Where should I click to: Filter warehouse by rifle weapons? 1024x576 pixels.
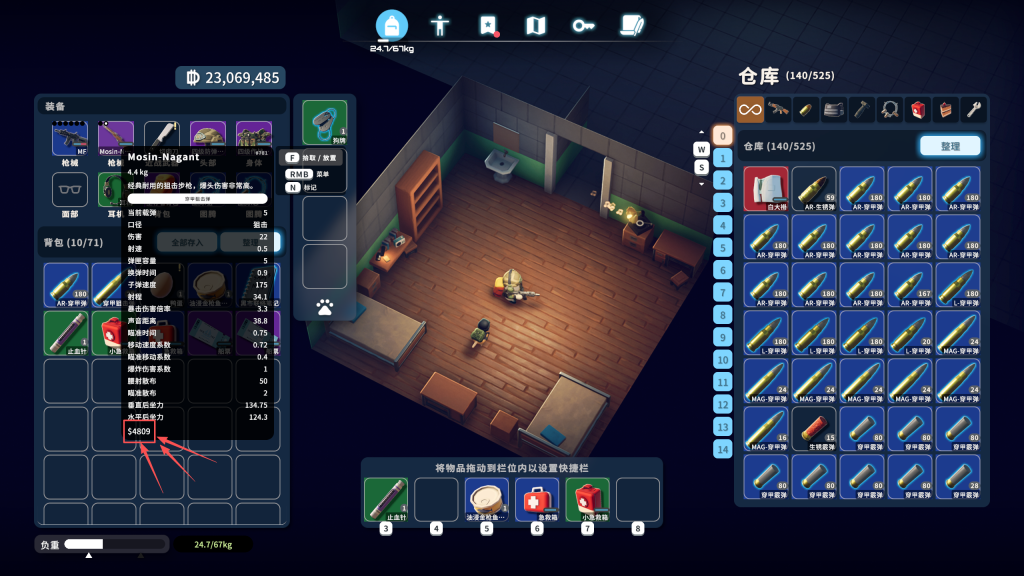pos(778,108)
